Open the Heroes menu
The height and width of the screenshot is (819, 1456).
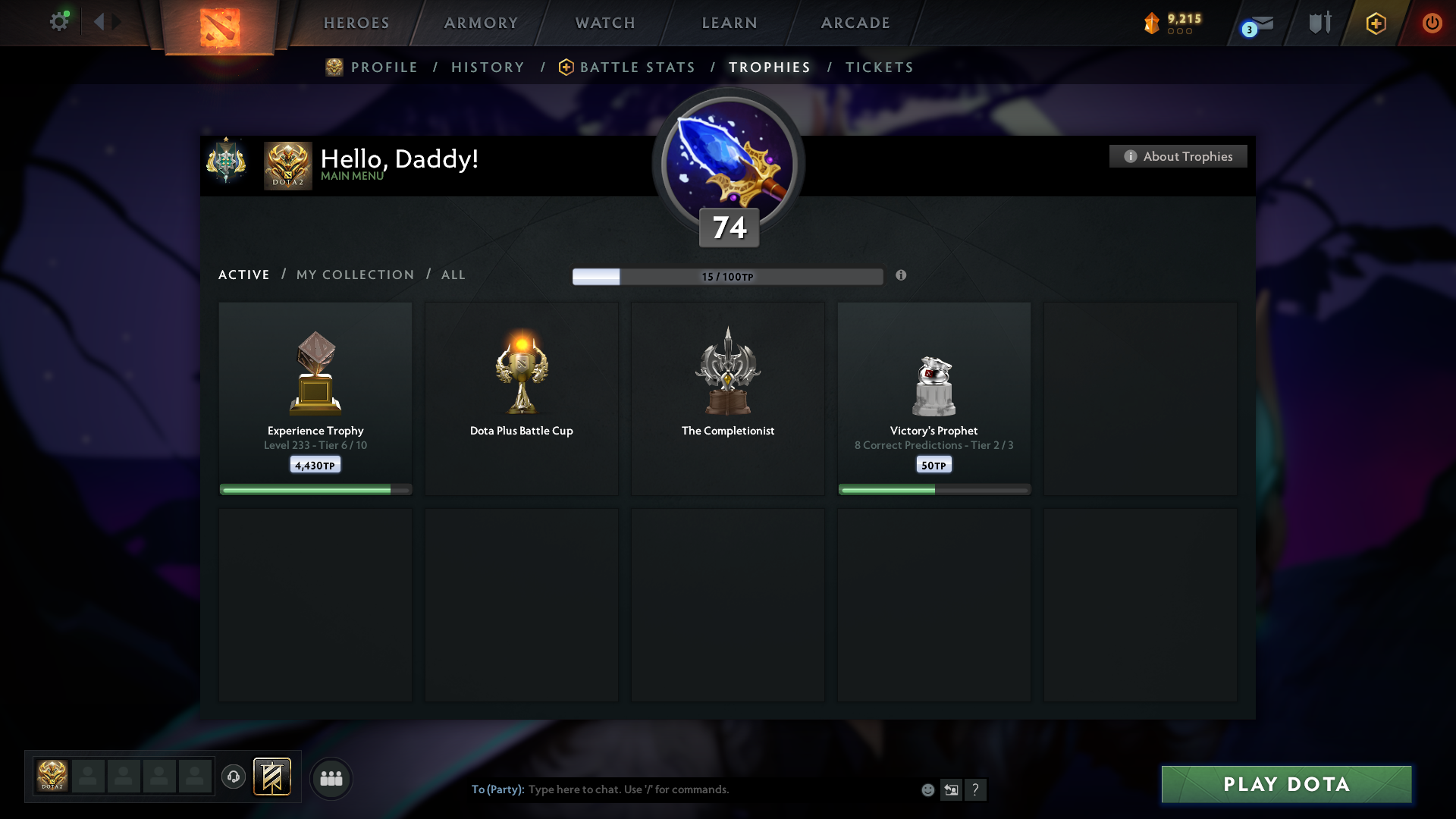tap(356, 23)
